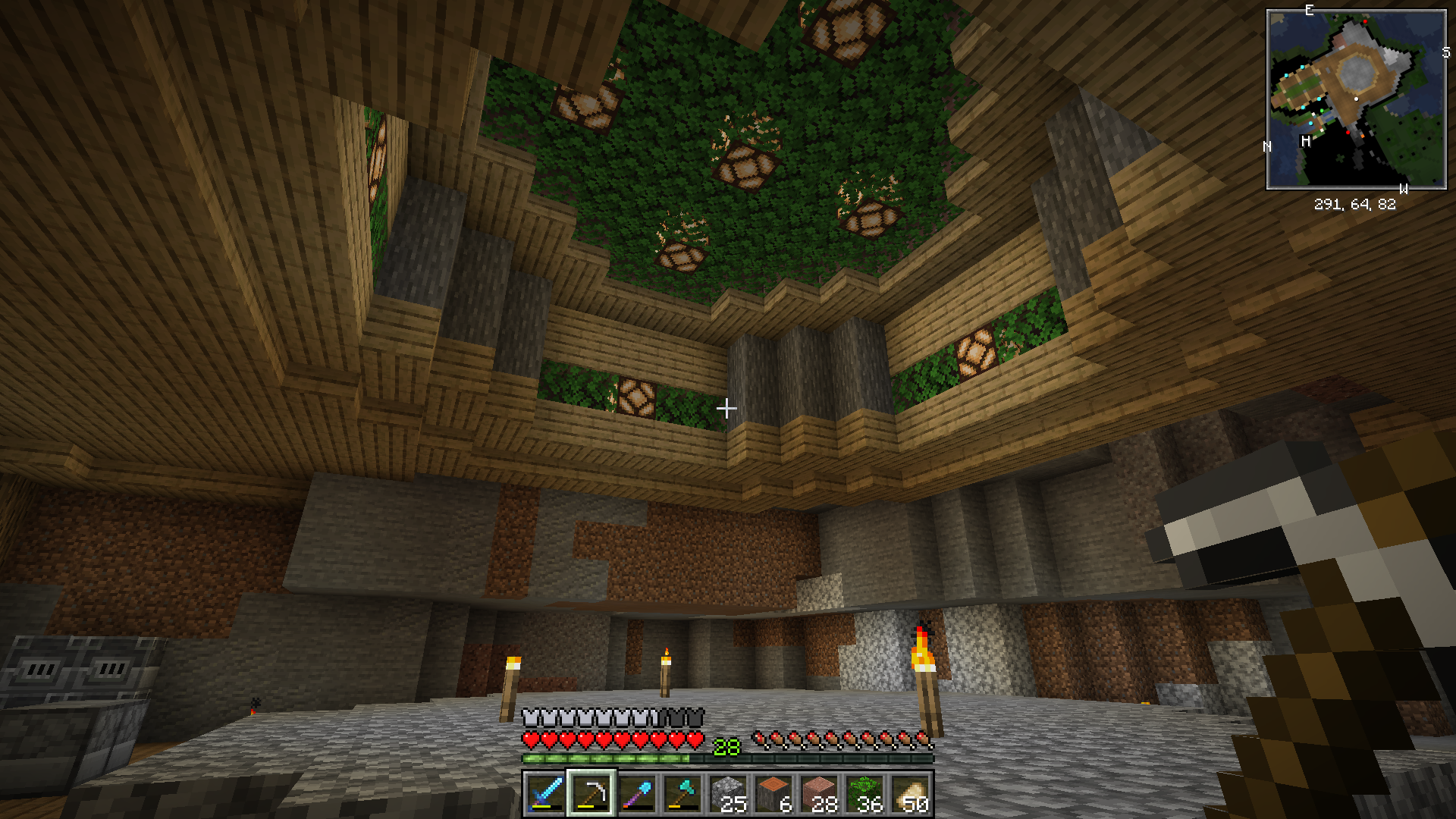Select the cobblestone stack of 25
Screen dimensions: 1456x819
pyautogui.click(x=729, y=794)
